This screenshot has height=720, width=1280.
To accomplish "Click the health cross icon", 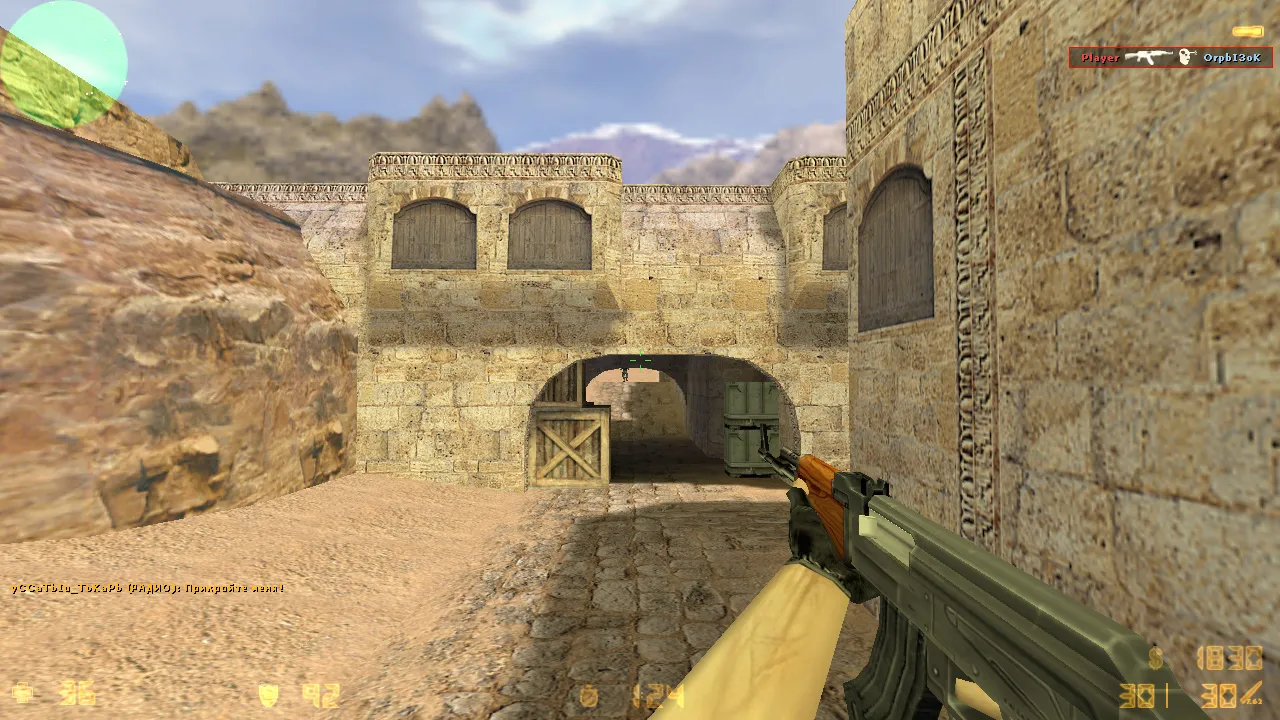I will [22, 693].
